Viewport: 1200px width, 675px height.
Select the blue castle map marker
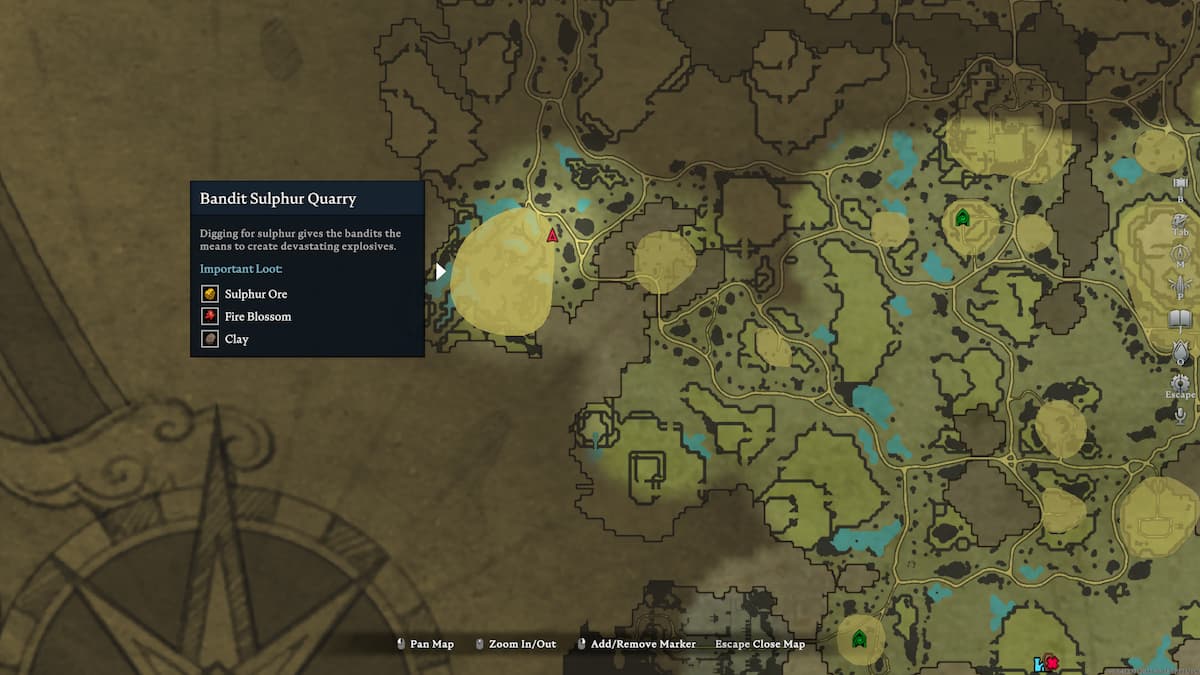1039,664
